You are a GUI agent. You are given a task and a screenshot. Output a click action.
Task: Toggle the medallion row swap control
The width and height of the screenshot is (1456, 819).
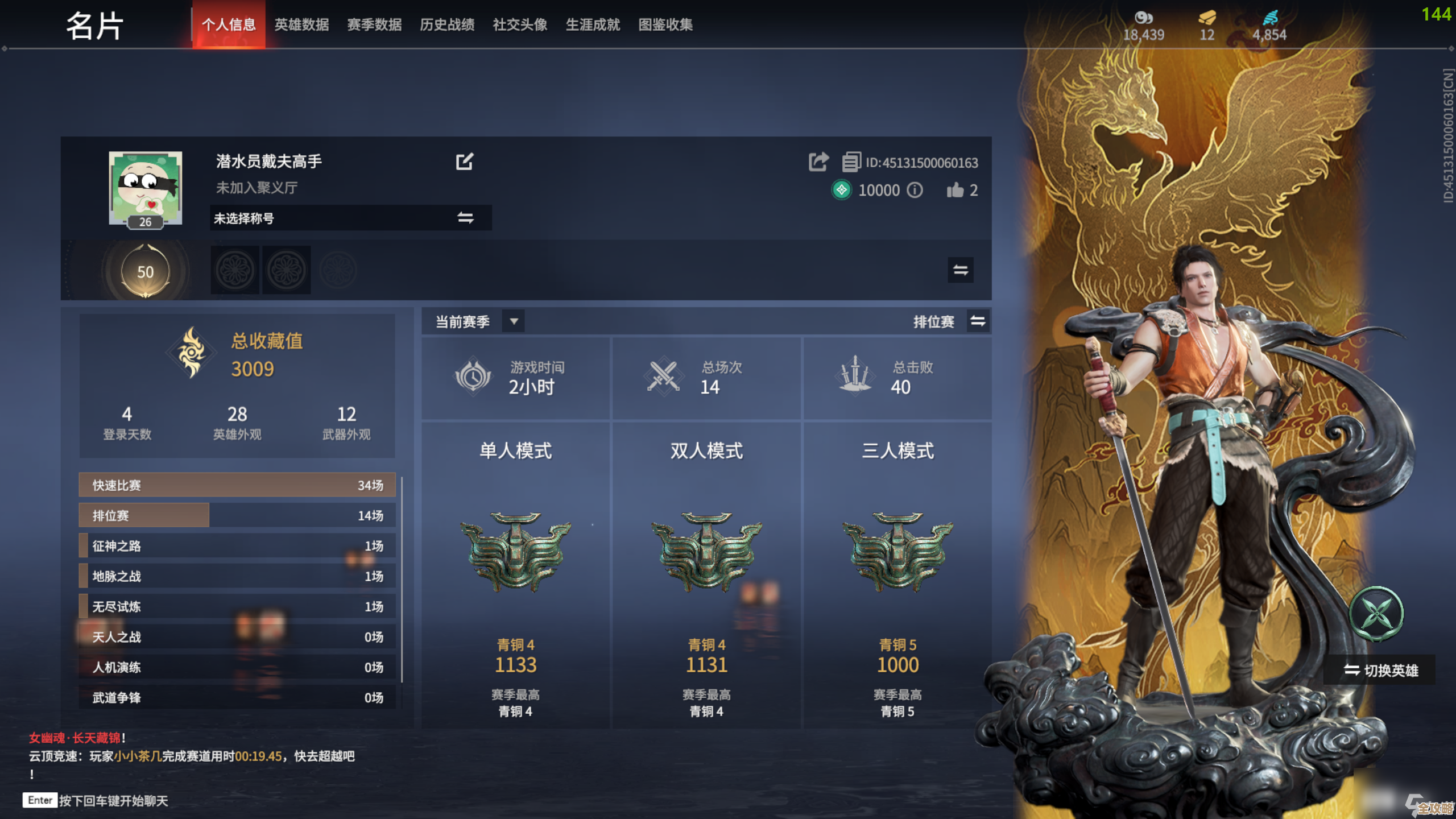click(x=960, y=270)
